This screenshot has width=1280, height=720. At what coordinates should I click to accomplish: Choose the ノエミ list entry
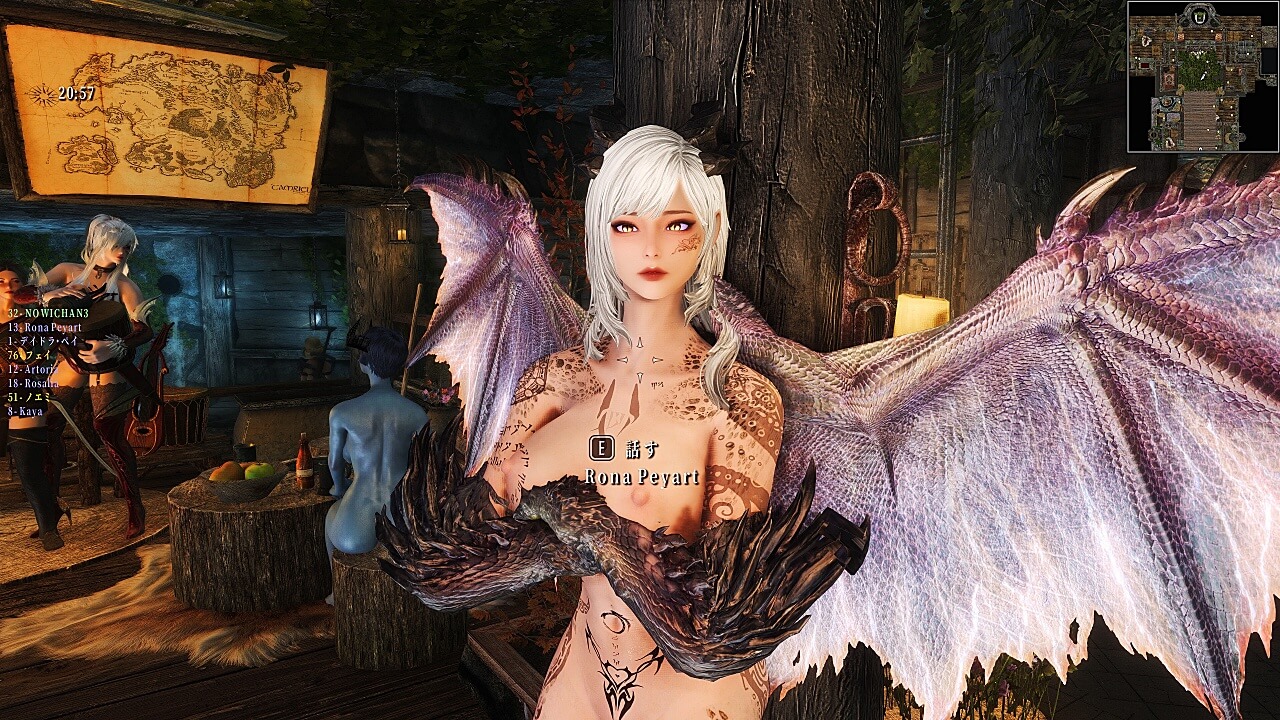point(31,397)
